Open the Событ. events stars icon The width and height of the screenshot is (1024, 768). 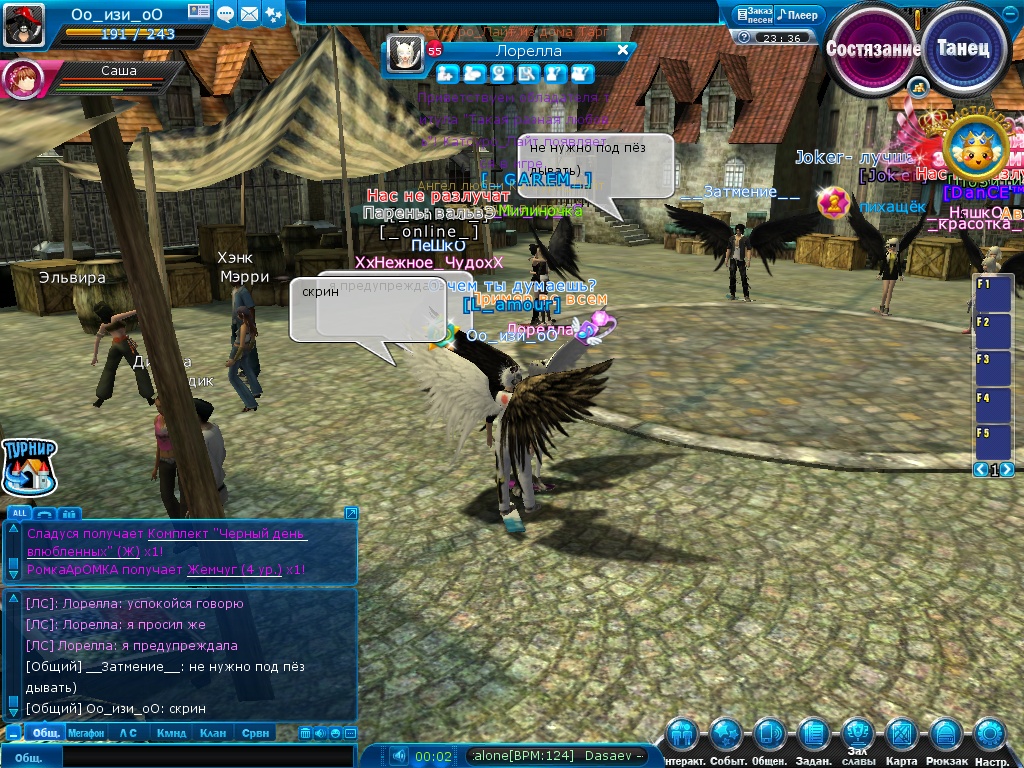[x=726, y=738]
